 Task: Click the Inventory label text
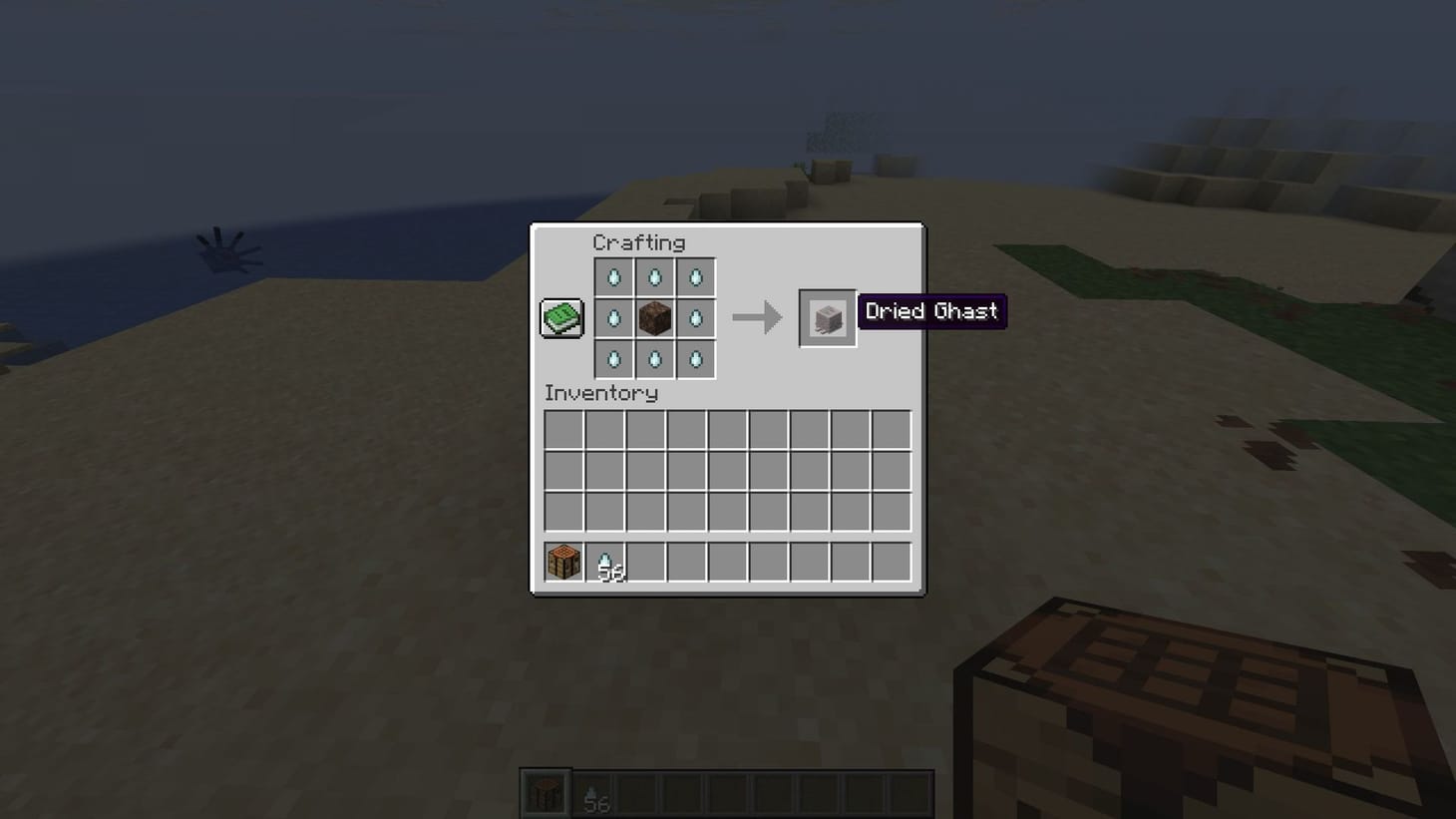click(599, 393)
